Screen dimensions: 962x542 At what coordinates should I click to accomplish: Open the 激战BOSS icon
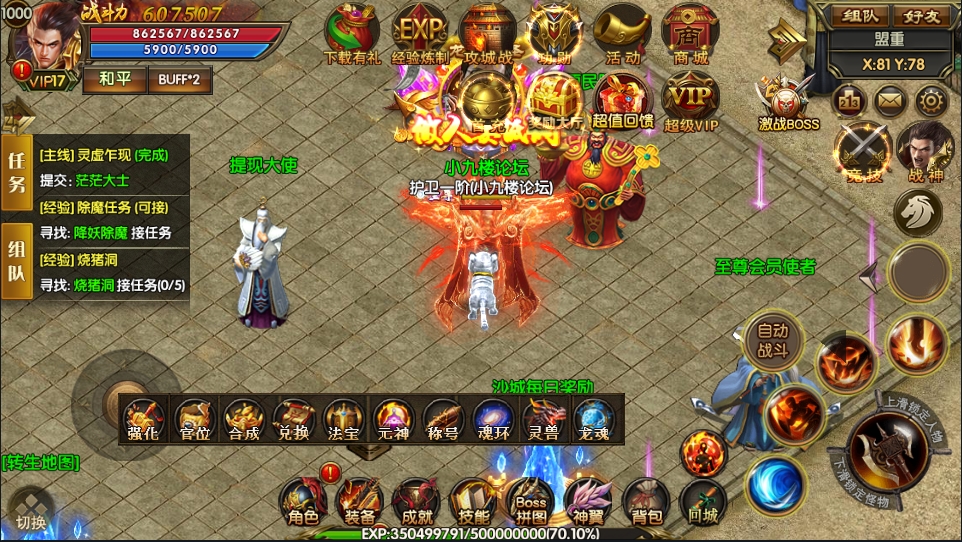787,101
